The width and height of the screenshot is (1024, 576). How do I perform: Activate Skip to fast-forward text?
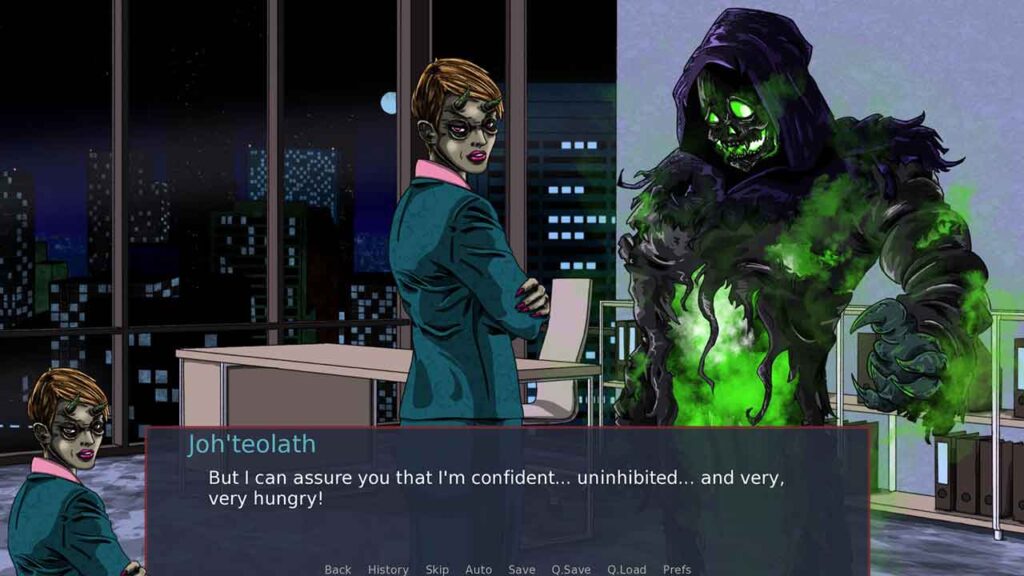coord(437,569)
